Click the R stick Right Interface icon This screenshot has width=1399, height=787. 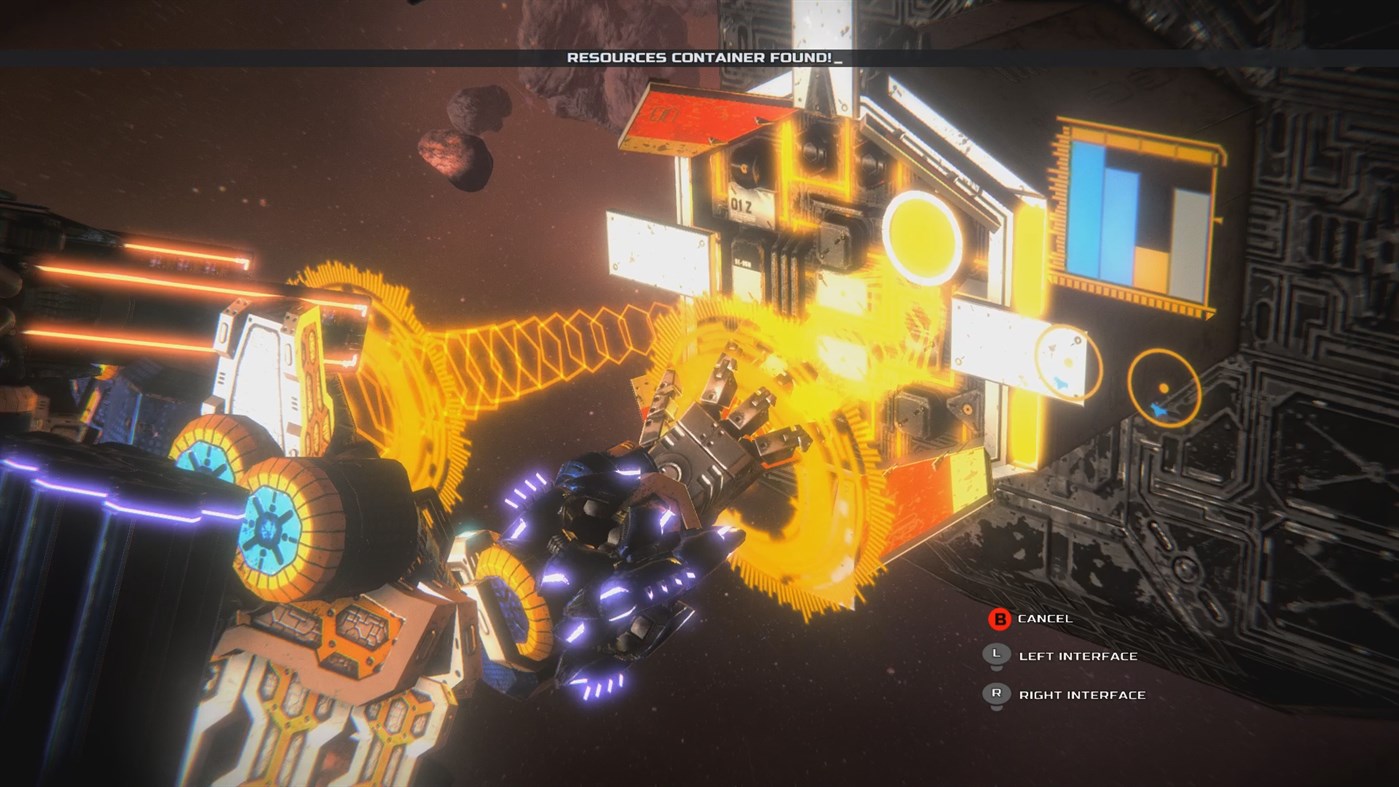pyautogui.click(x=995, y=694)
